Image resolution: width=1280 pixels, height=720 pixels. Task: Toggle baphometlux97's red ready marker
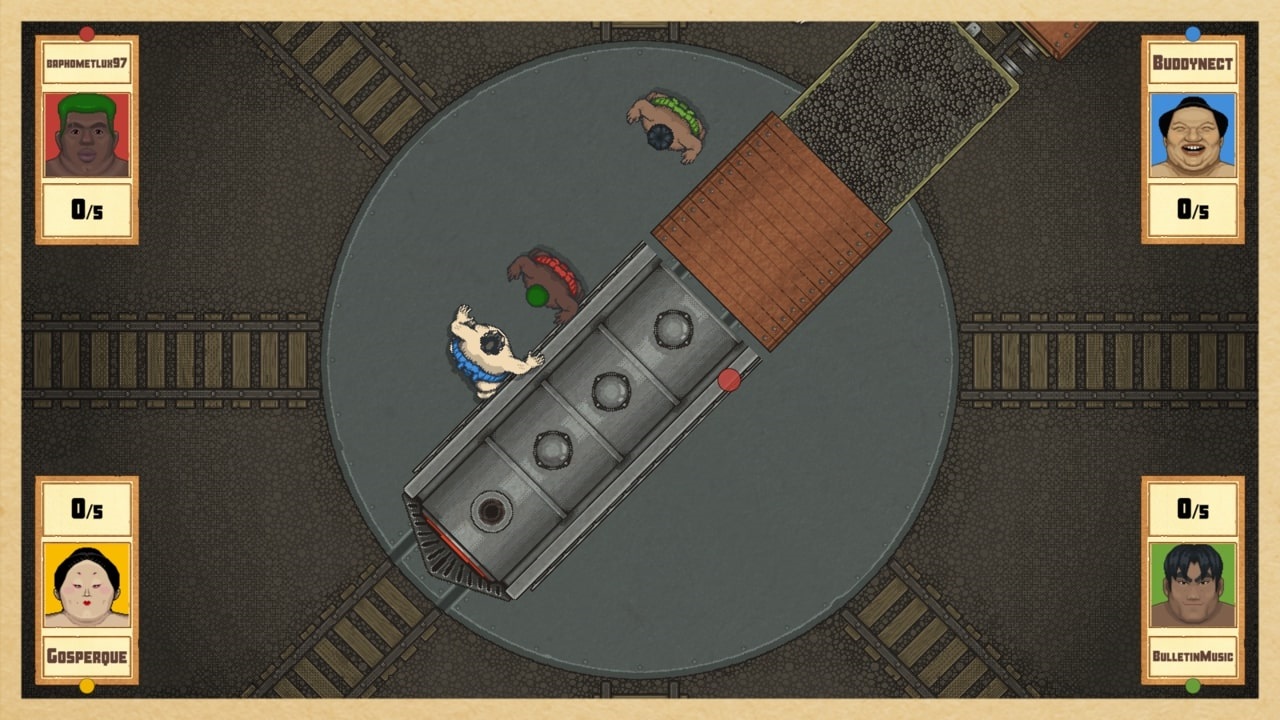pyautogui.click(x=86, y=33)
